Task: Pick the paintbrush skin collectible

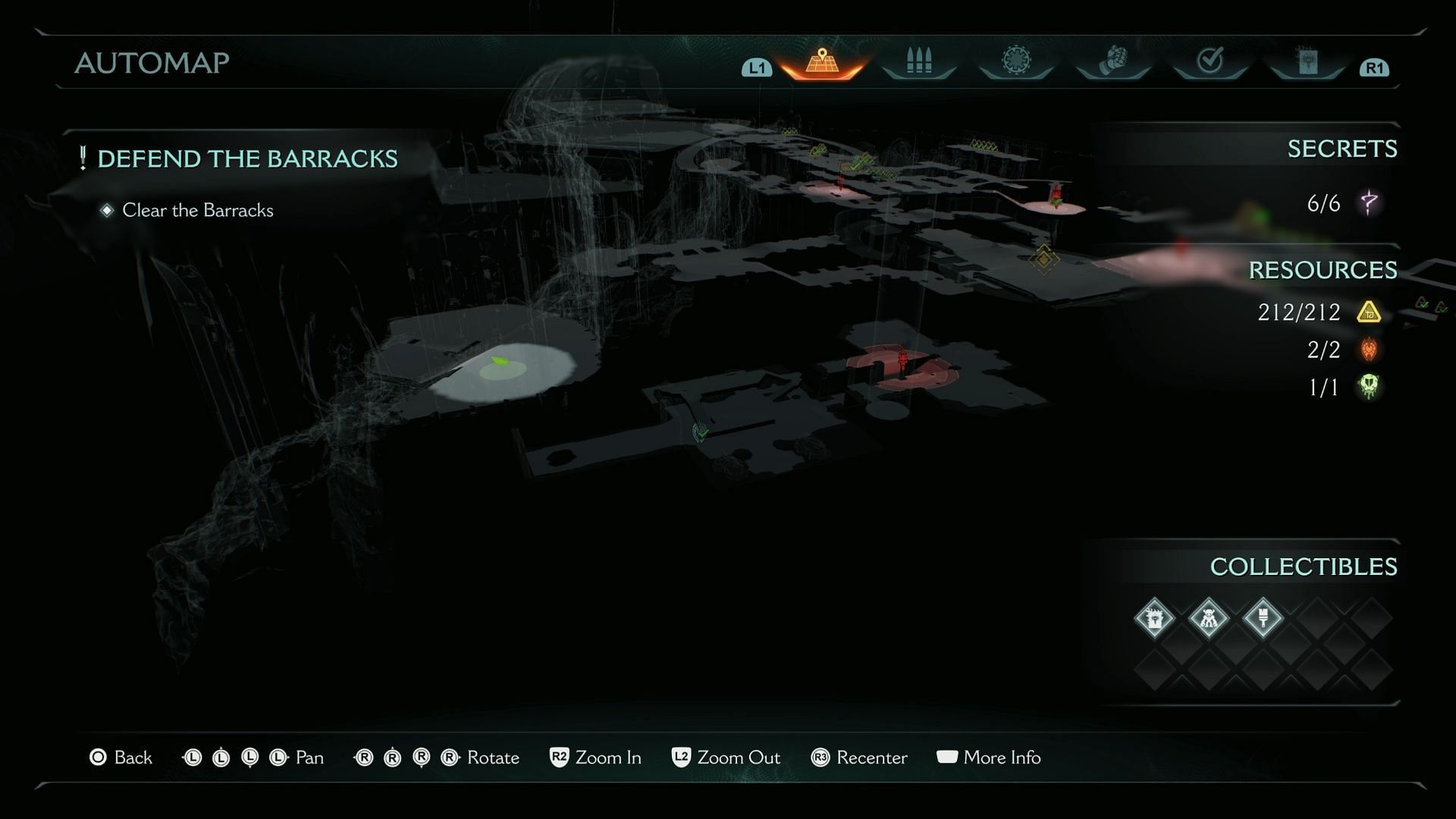Action: click(x=1263, y=618)
